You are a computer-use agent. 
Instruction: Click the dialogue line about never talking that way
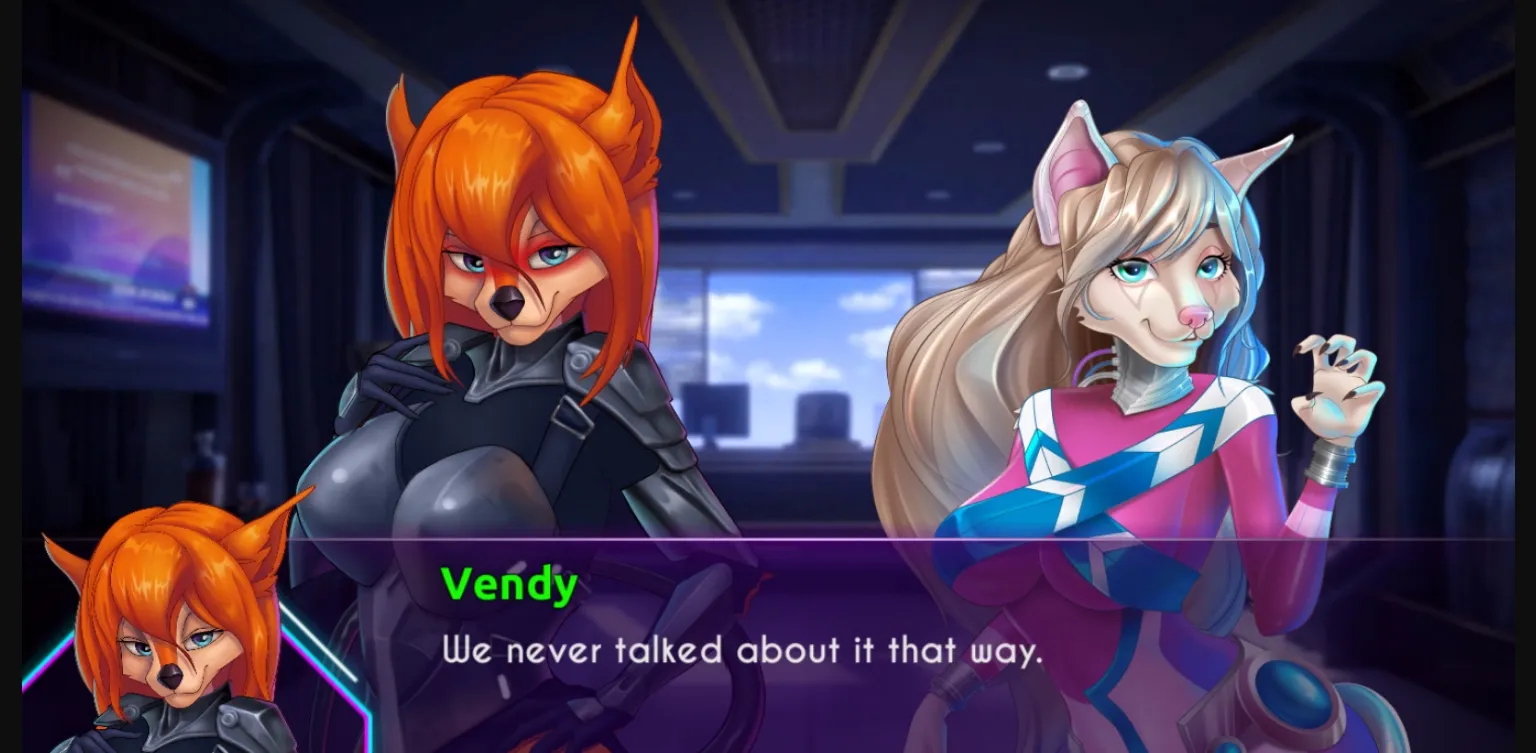[x=740, y=650]
